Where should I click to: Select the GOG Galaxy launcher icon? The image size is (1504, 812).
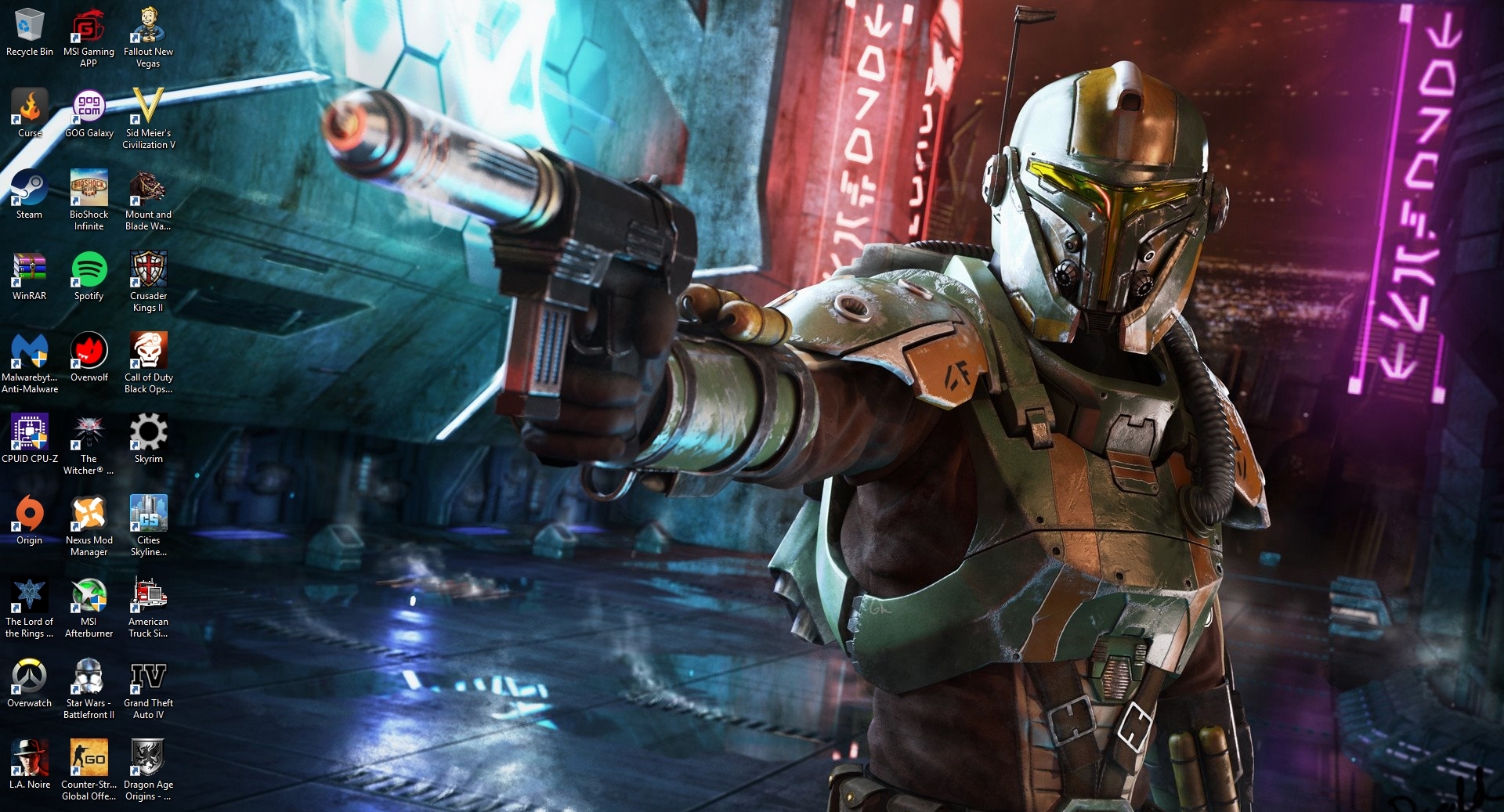tap(89, 107)
